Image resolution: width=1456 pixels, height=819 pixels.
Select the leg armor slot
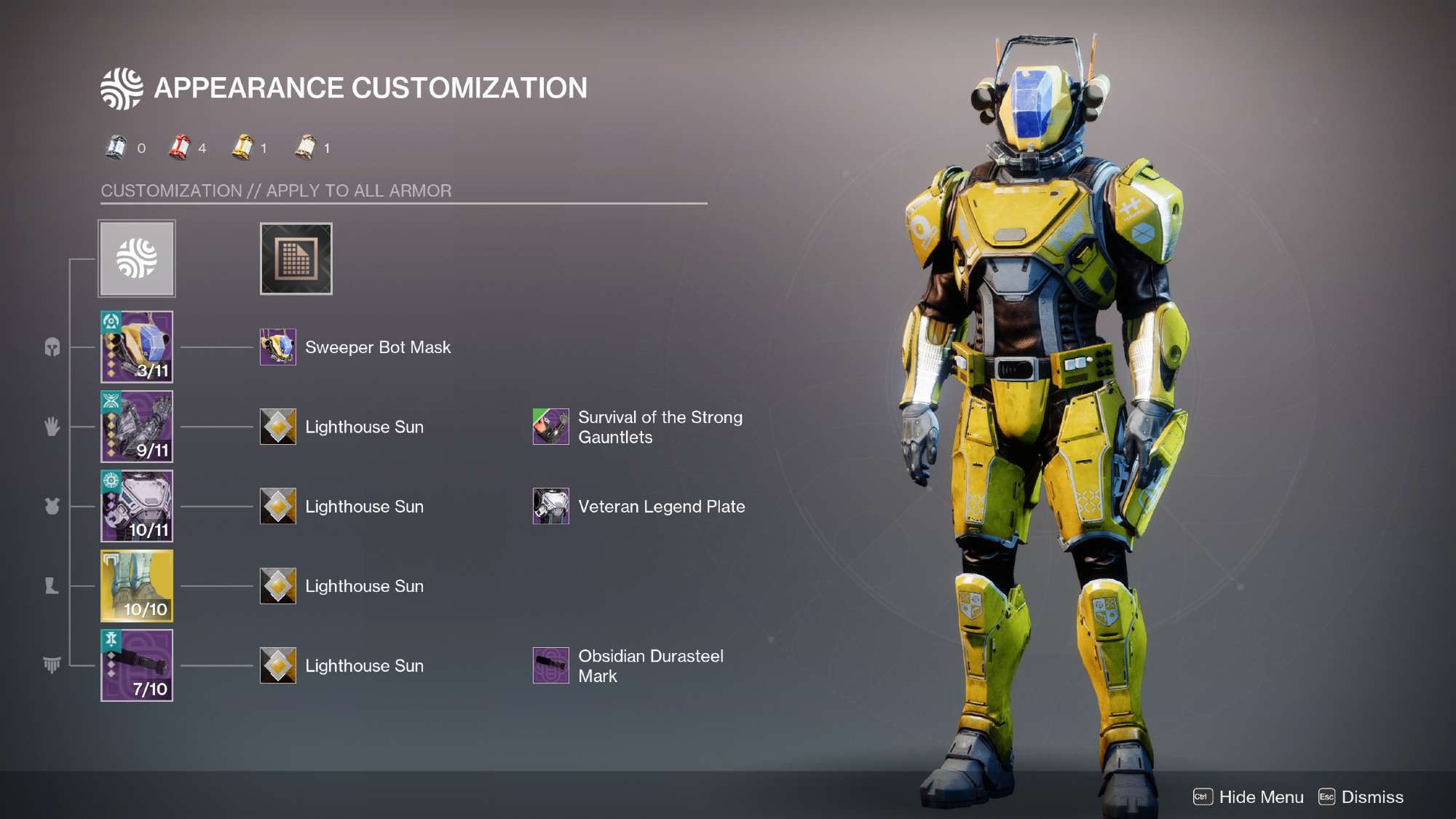[137, 585]
